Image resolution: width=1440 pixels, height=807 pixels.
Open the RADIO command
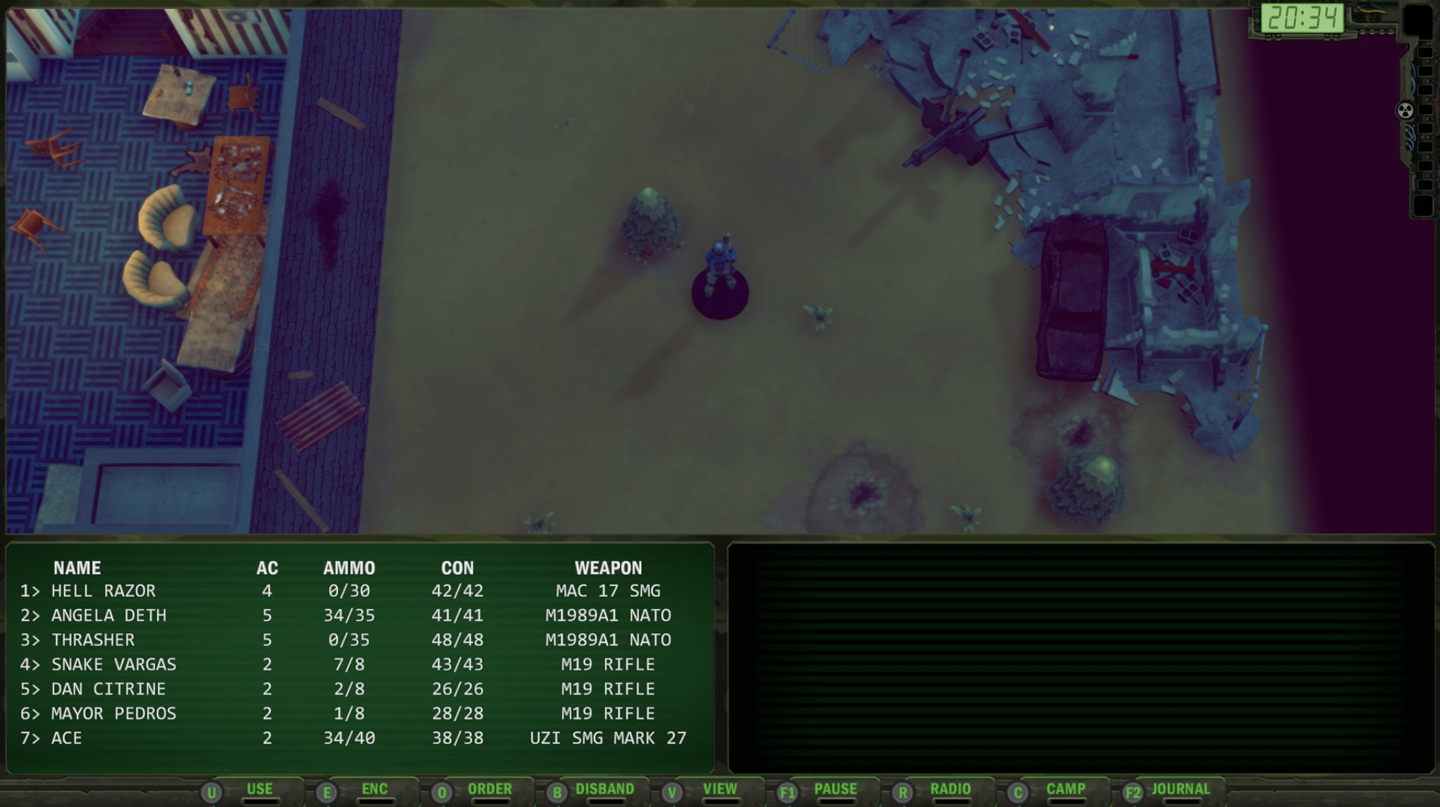click(950, 790)
